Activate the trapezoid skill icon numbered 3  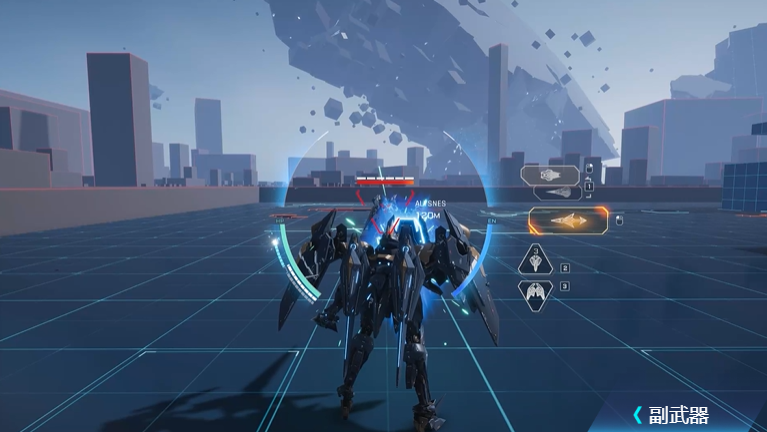click(x=536, y=262)
